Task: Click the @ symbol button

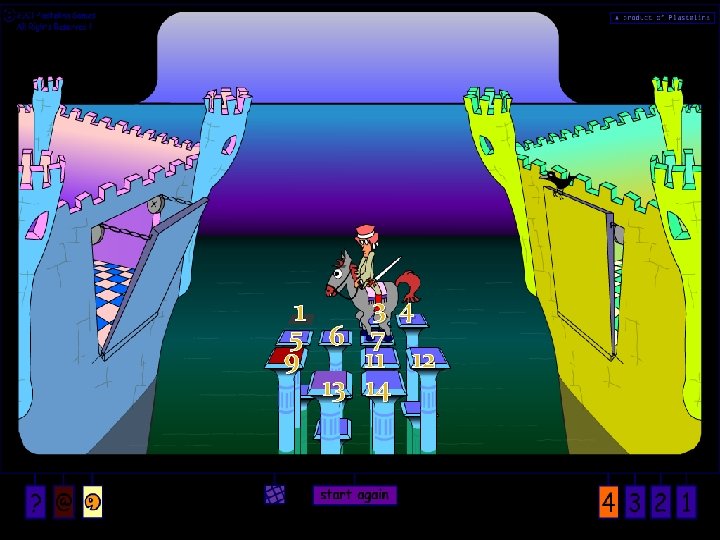Action: [x=65, y=503]
